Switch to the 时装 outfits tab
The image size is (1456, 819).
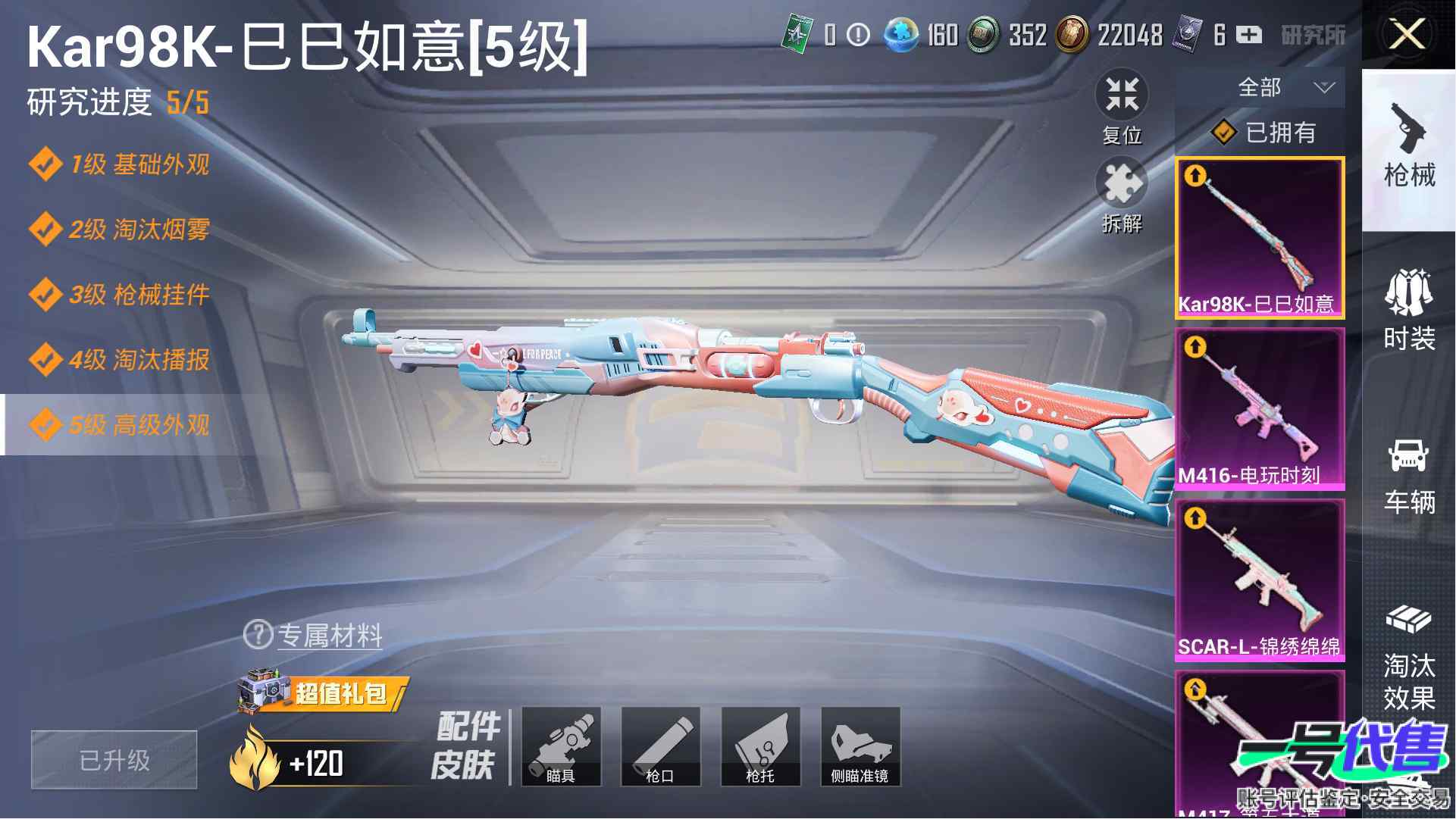pos(1409,311)
